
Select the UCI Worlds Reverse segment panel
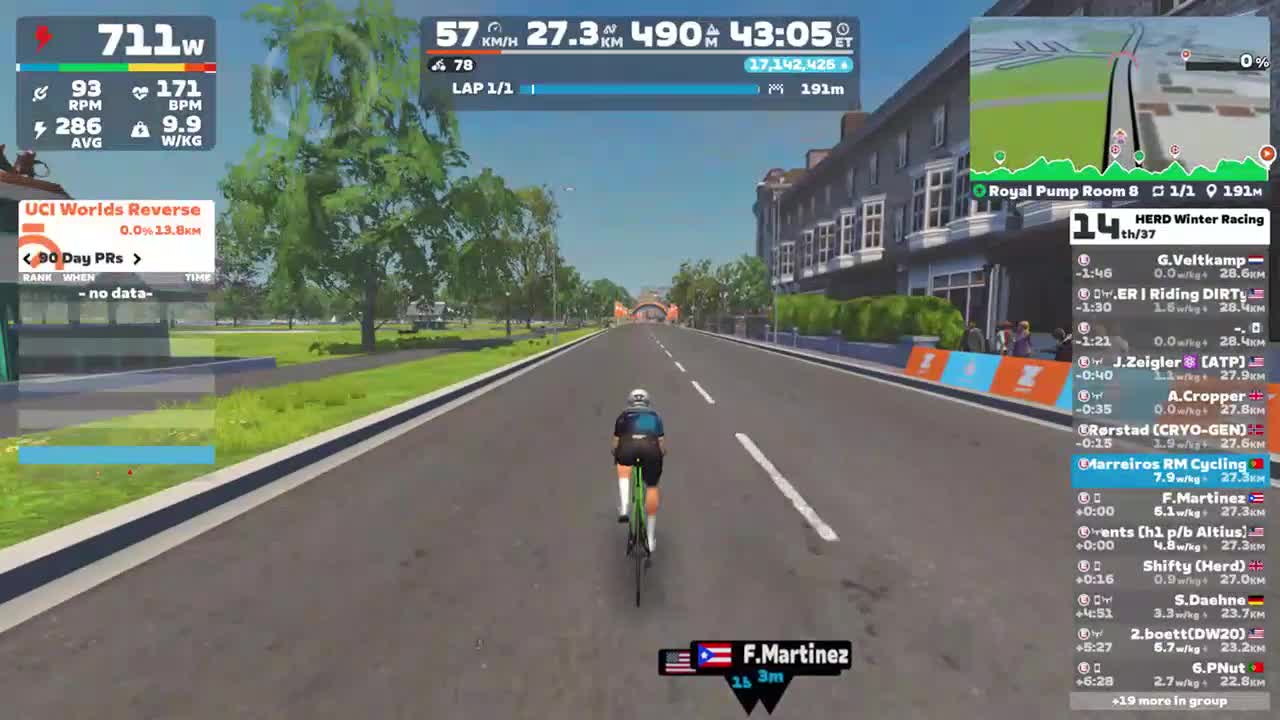[x=113, y=209]
